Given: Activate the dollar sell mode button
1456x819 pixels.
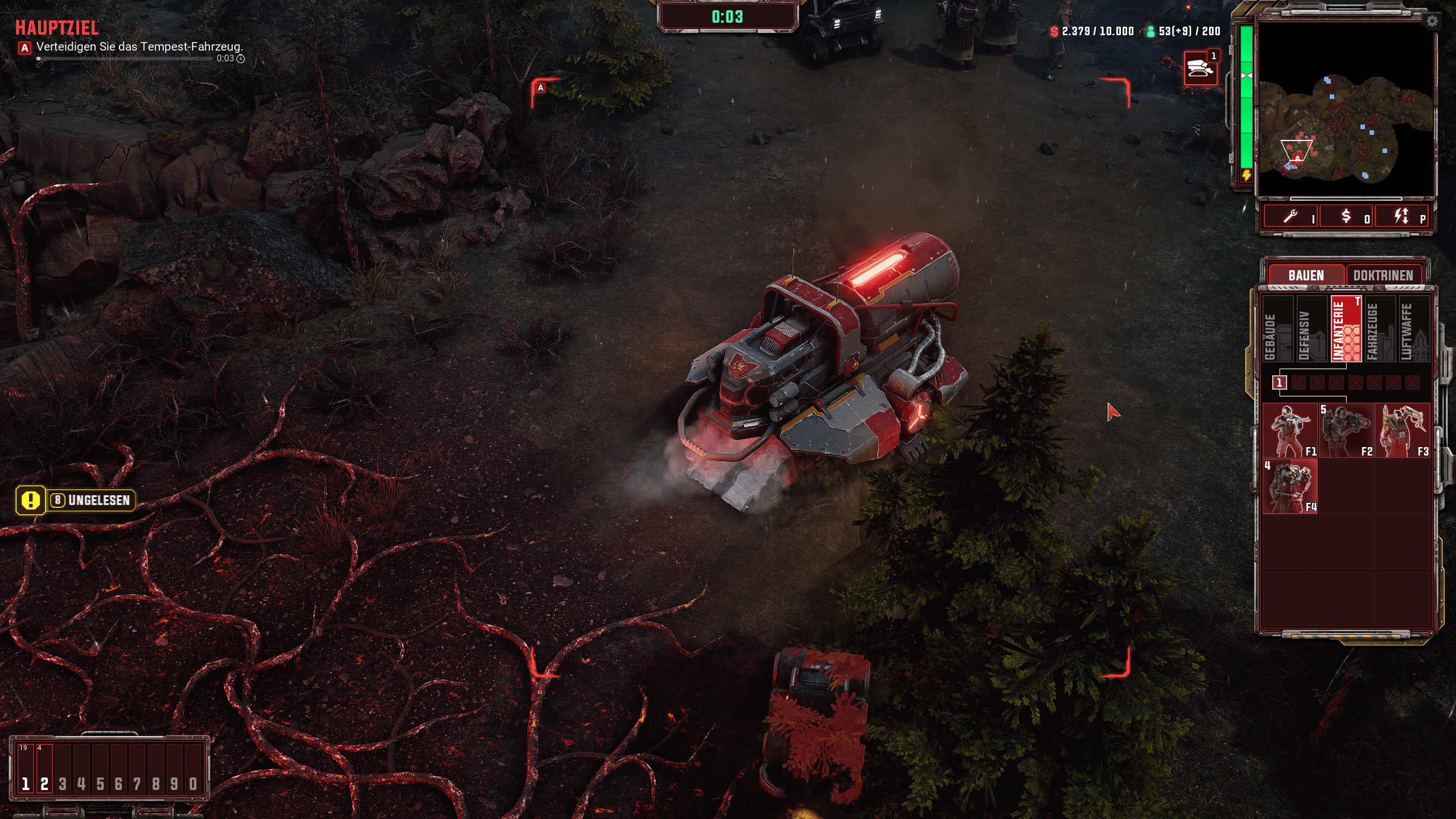Looking at the screenshot, I should 1346,216.
